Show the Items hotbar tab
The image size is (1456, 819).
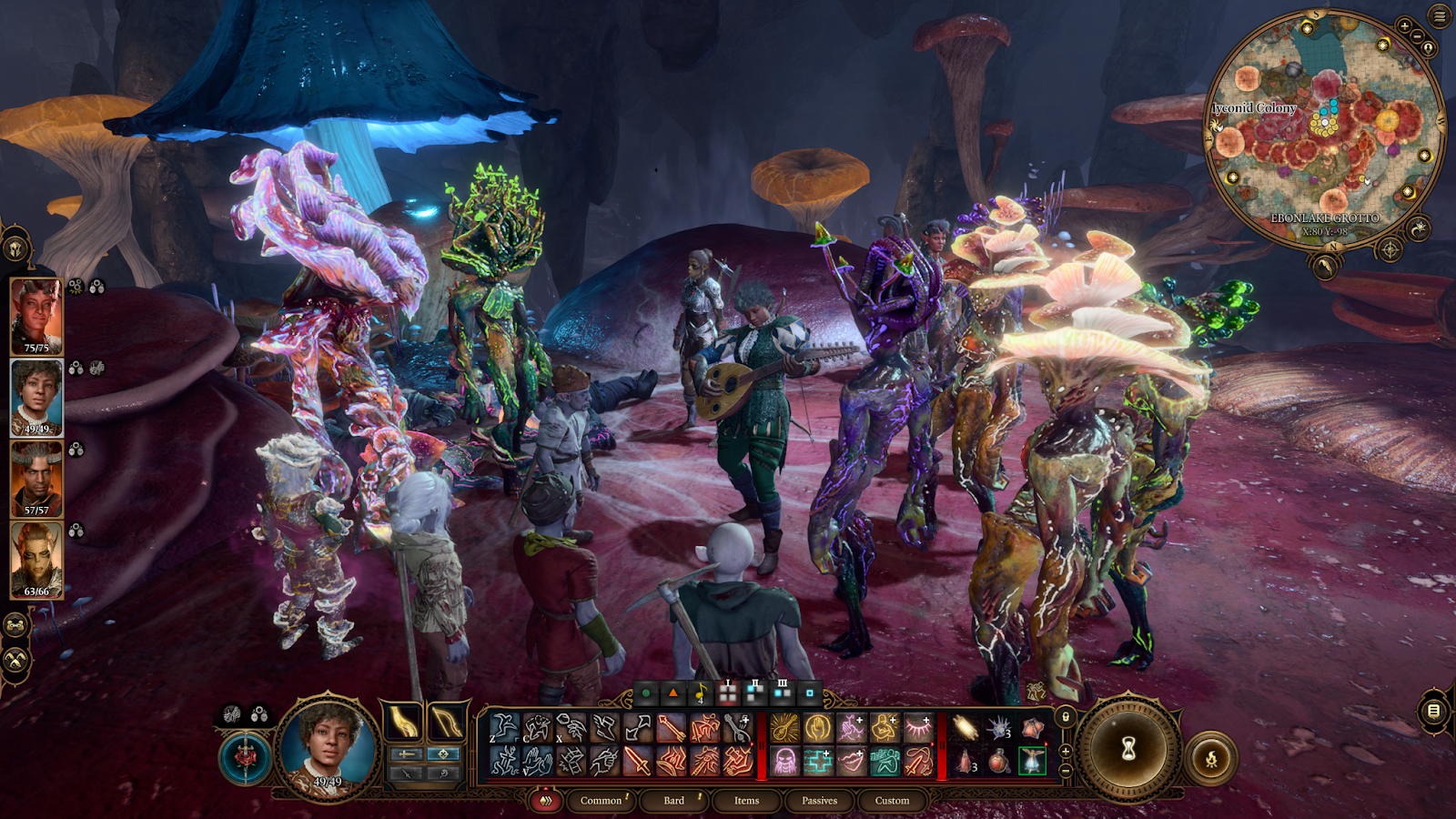pyautogui.click(x=746, y=801)
